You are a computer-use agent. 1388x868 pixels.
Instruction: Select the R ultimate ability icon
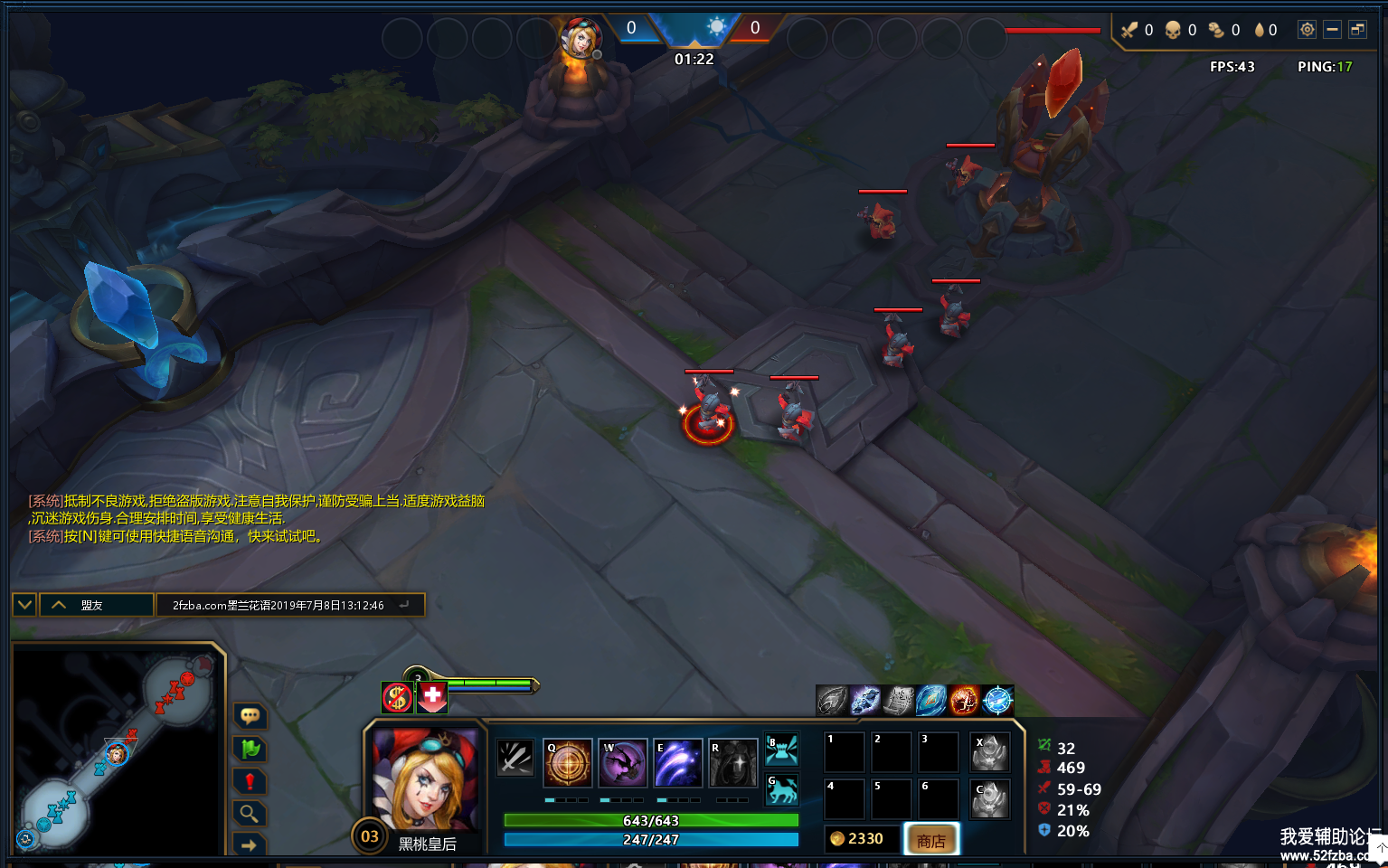[x=733, y=763]
